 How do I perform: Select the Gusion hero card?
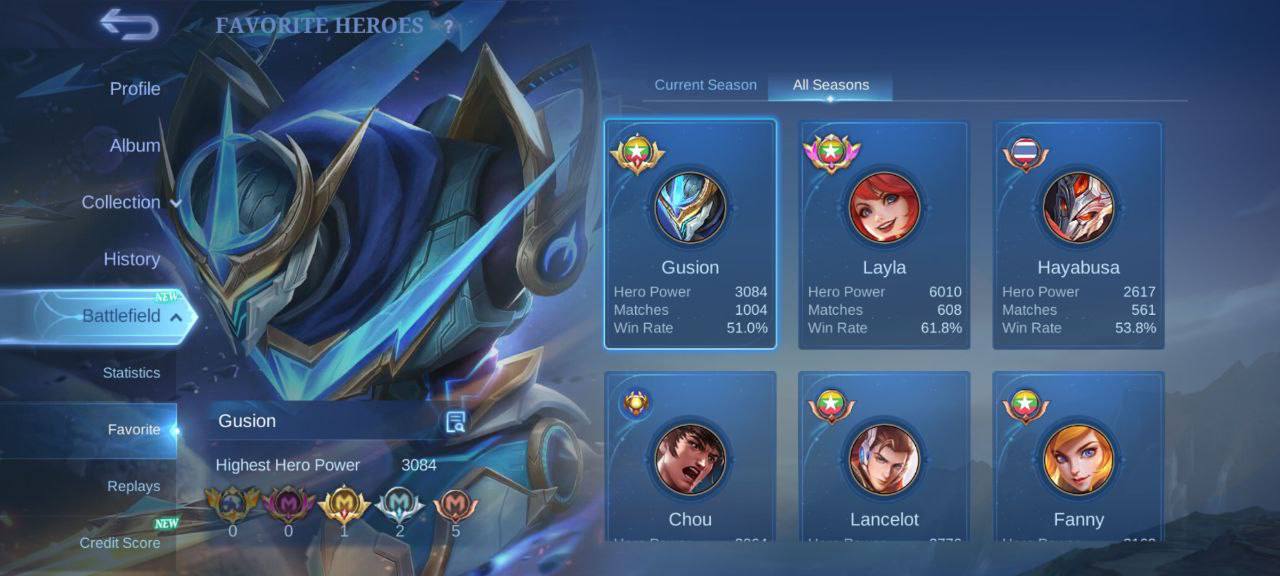pyautogui.click(x=690, y=234)
